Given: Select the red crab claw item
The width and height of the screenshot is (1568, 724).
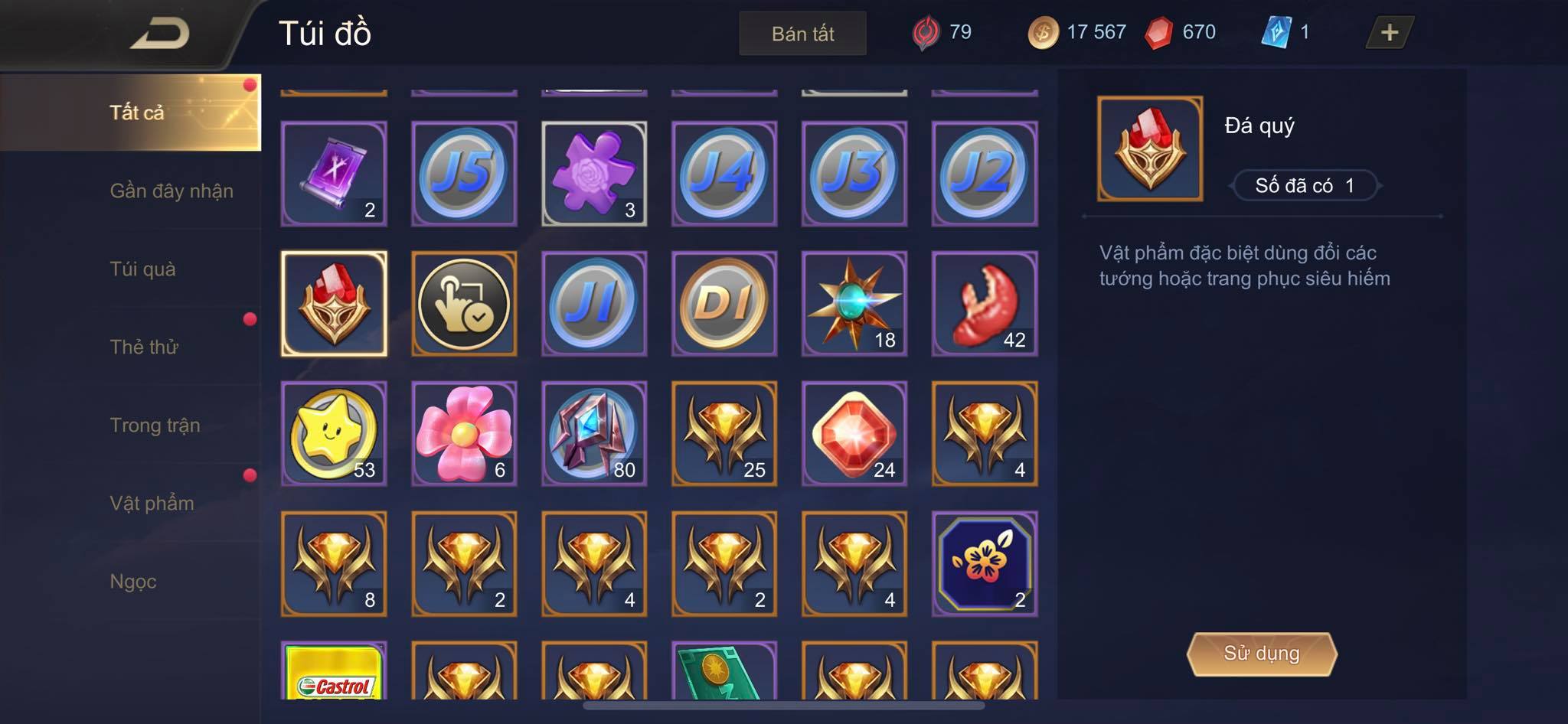Looking at the screenshot, I should [985, 304].
